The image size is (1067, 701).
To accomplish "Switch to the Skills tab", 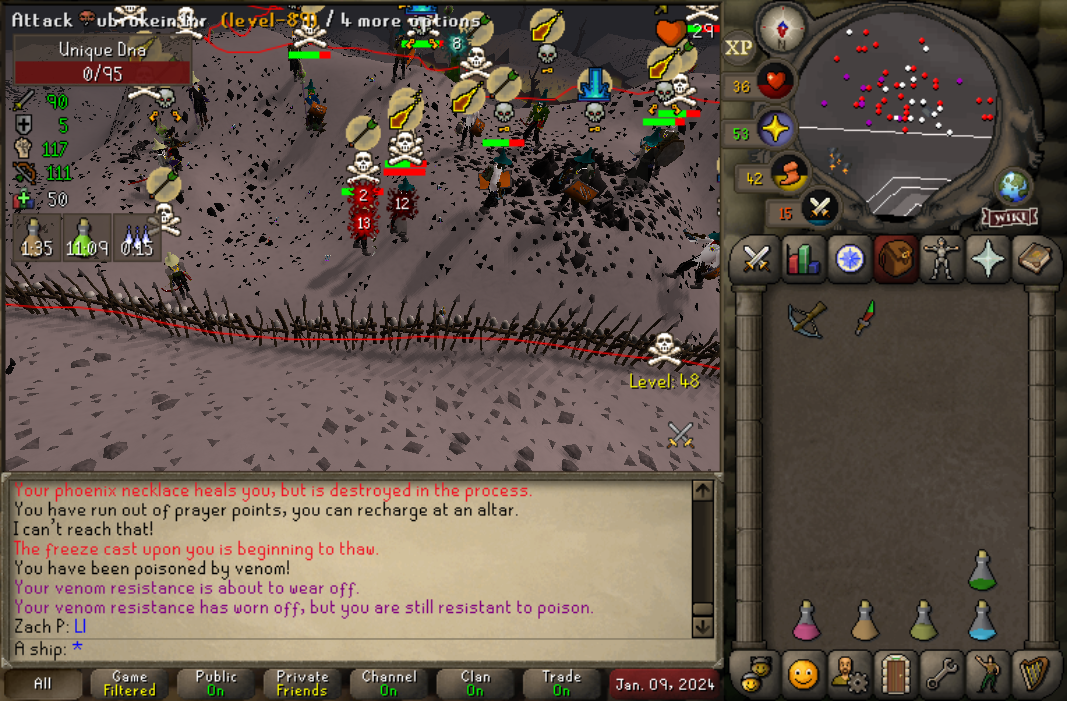I will [x=802, y=260].
